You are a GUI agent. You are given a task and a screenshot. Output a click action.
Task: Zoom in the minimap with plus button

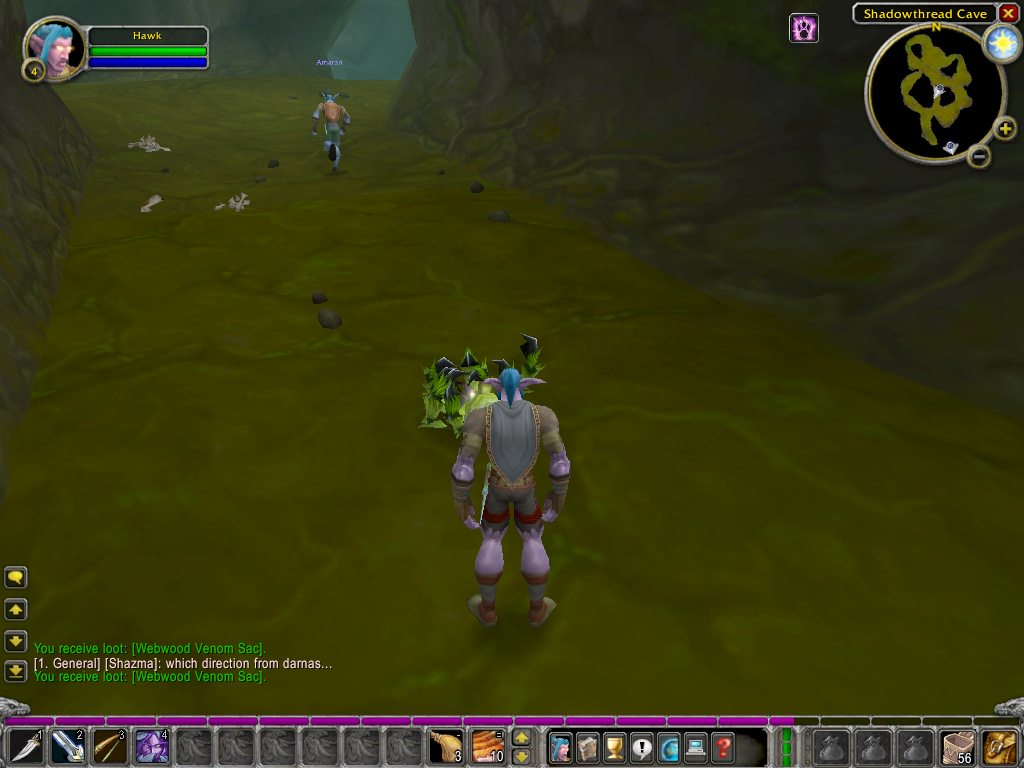coord(1005,129)
